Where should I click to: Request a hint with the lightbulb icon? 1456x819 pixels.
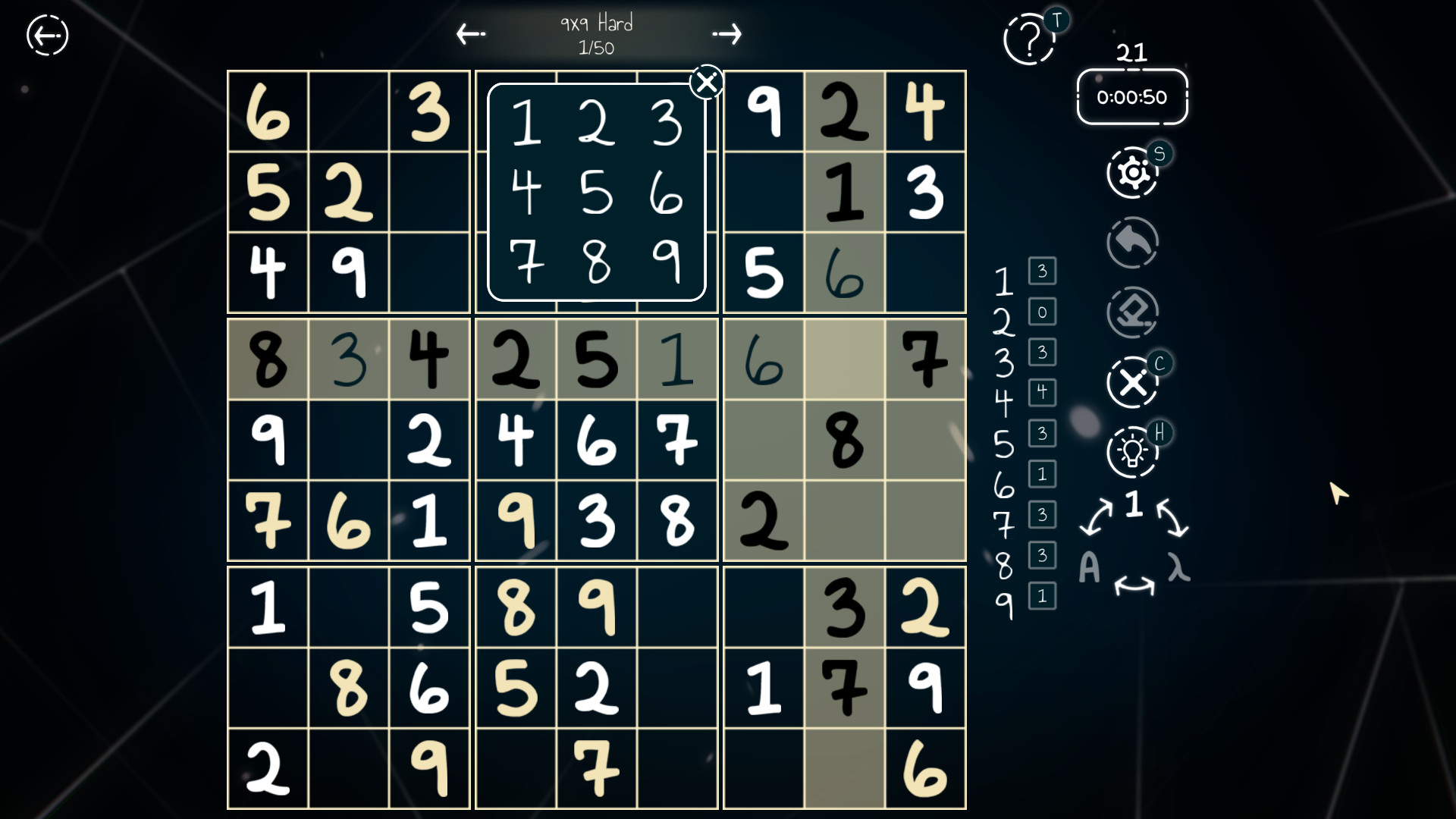[x=1132, y=450]
